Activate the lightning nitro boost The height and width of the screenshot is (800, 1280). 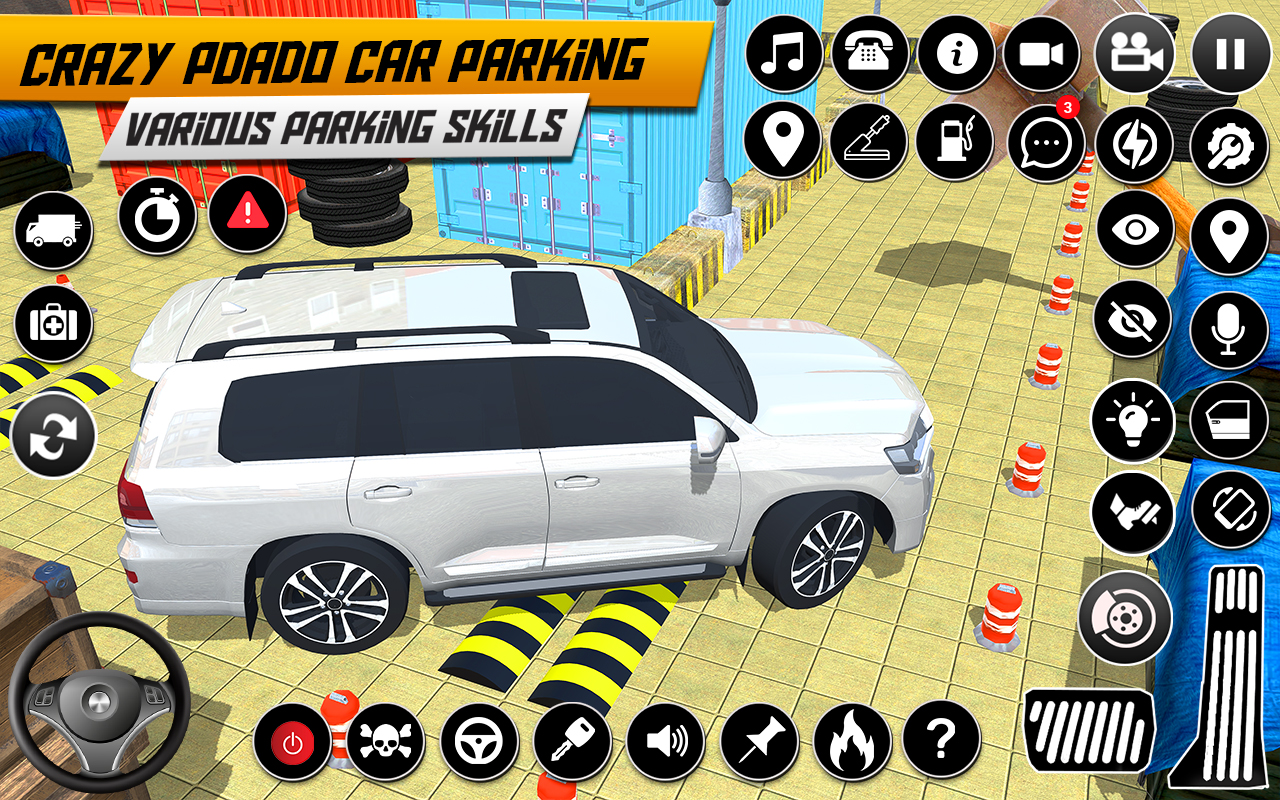1135,142
